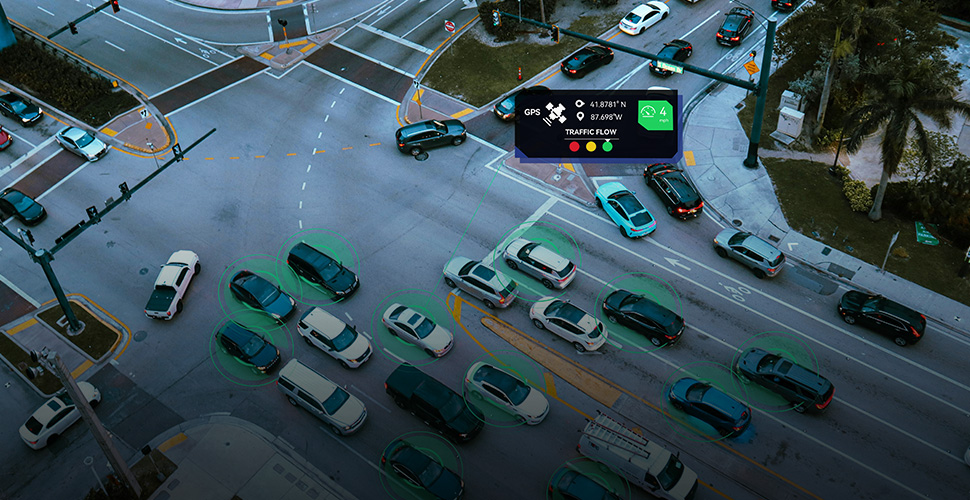Select the red traffic flow indicator
Viewport: 970px width, 500px height.
(x=574, y=146)
